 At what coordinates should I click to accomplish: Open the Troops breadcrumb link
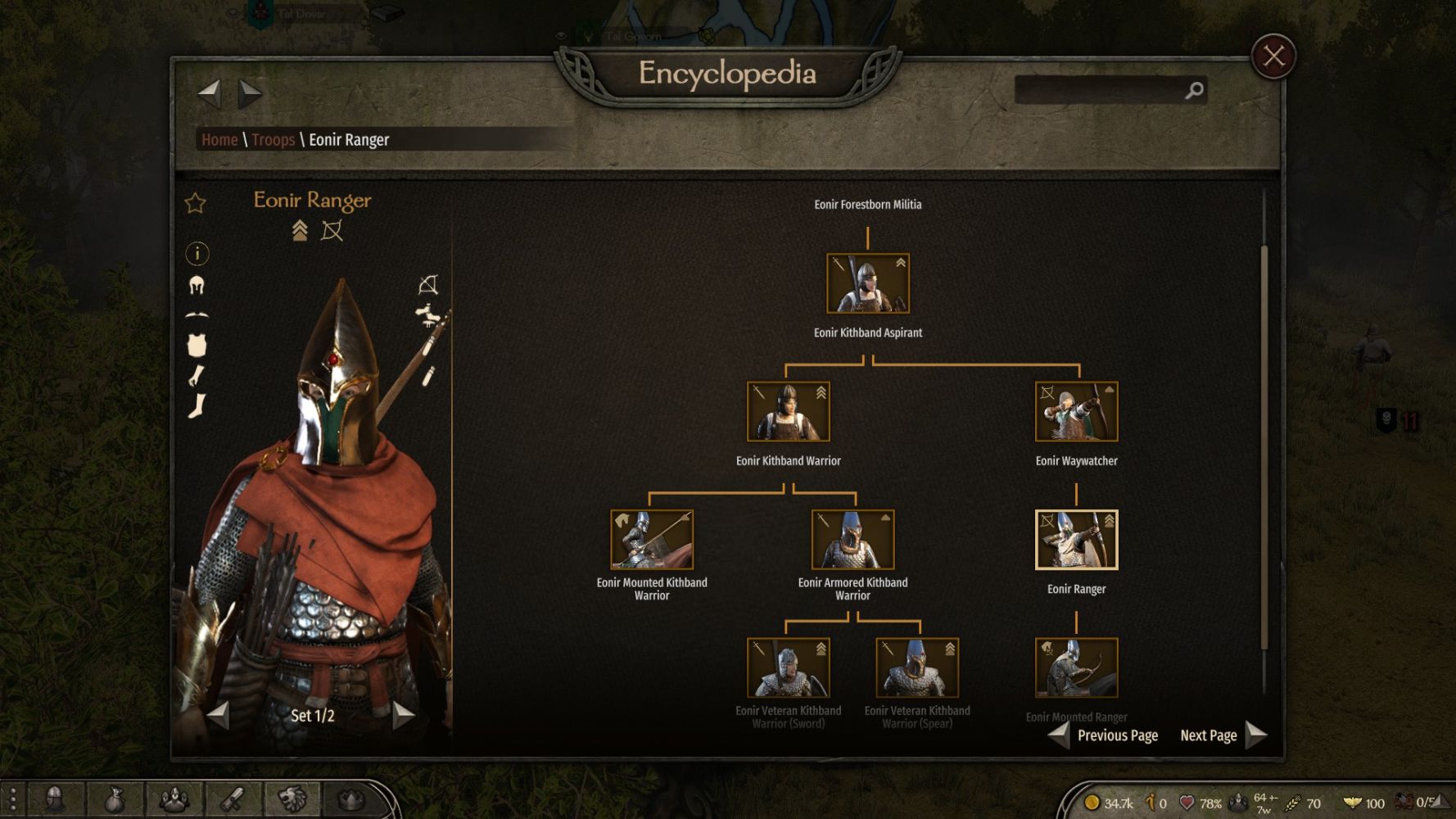coord(273,140)
